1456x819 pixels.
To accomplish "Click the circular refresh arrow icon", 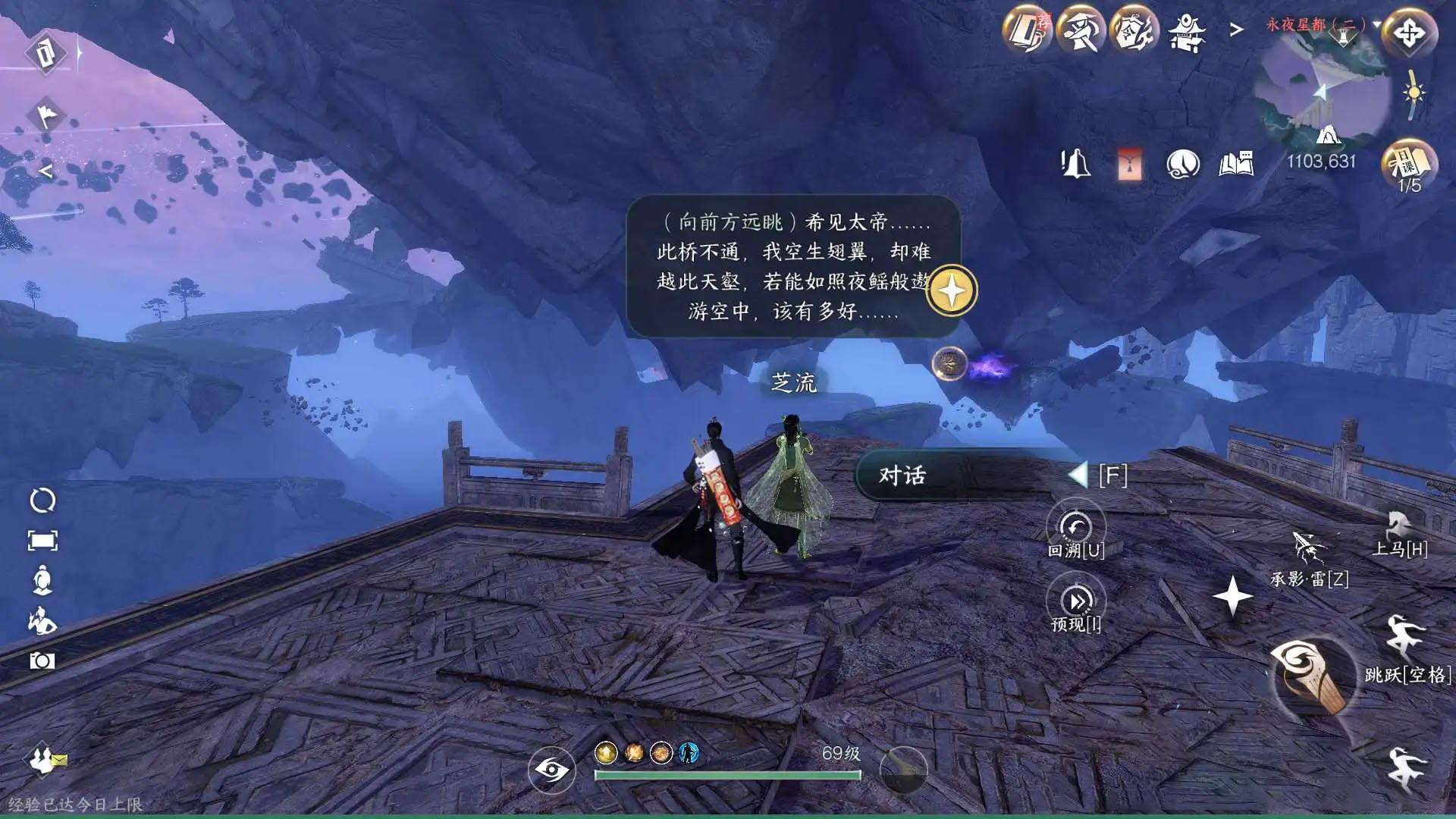I will click(42, 500).
